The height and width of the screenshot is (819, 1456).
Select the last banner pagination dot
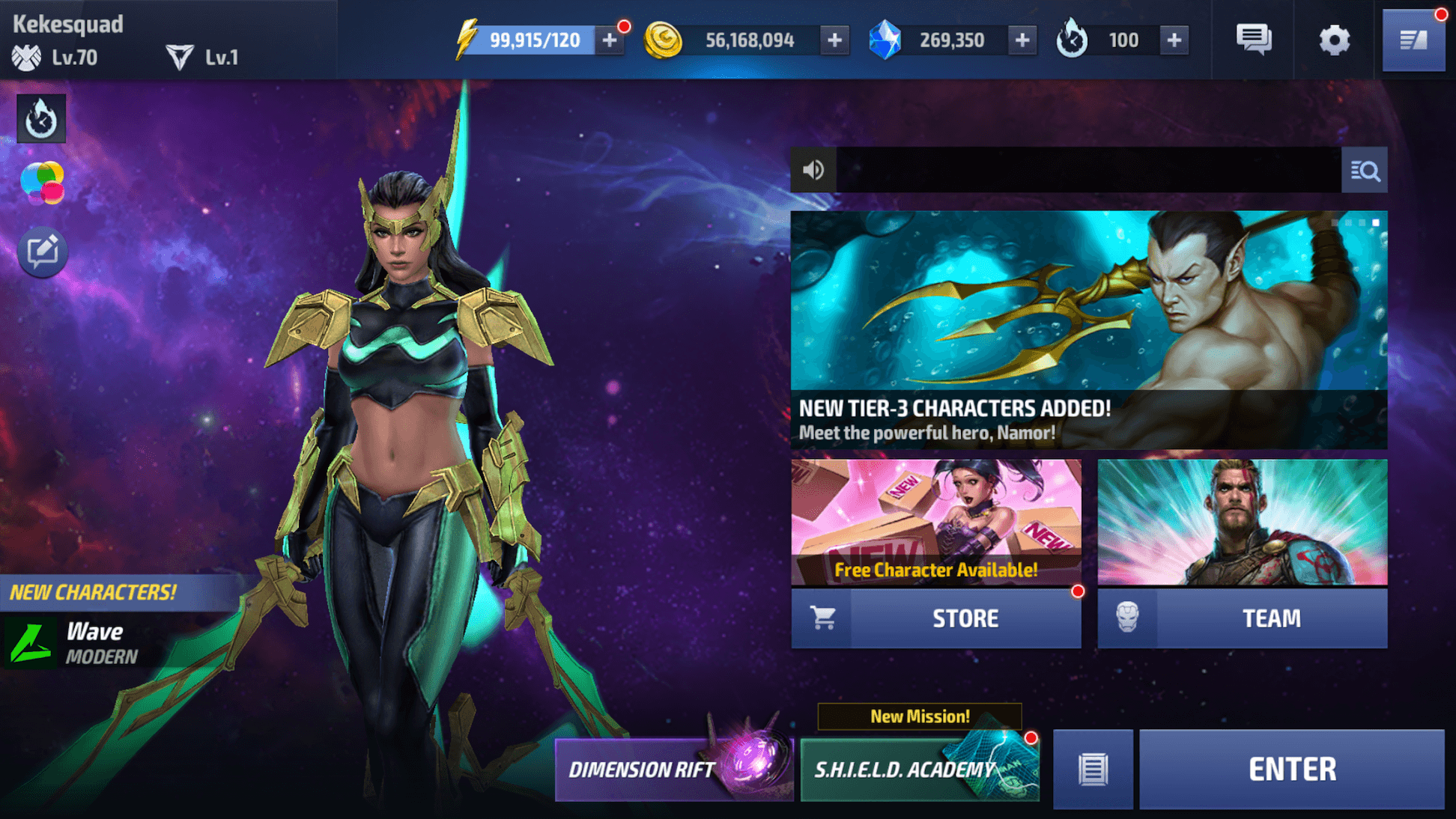(1377, 223)
